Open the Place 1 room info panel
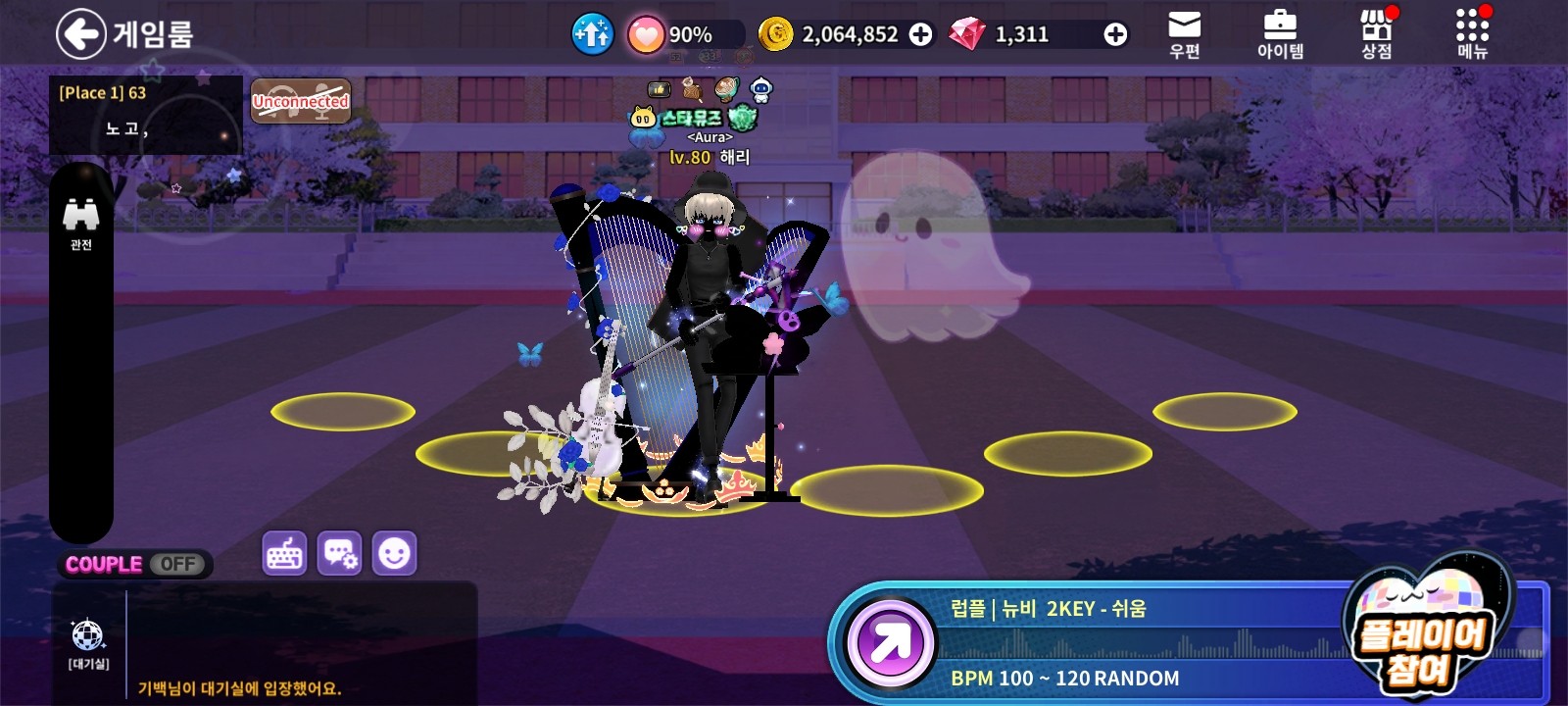The width and height of the screenshot is (1568, 706). click(x=145, y=115)
